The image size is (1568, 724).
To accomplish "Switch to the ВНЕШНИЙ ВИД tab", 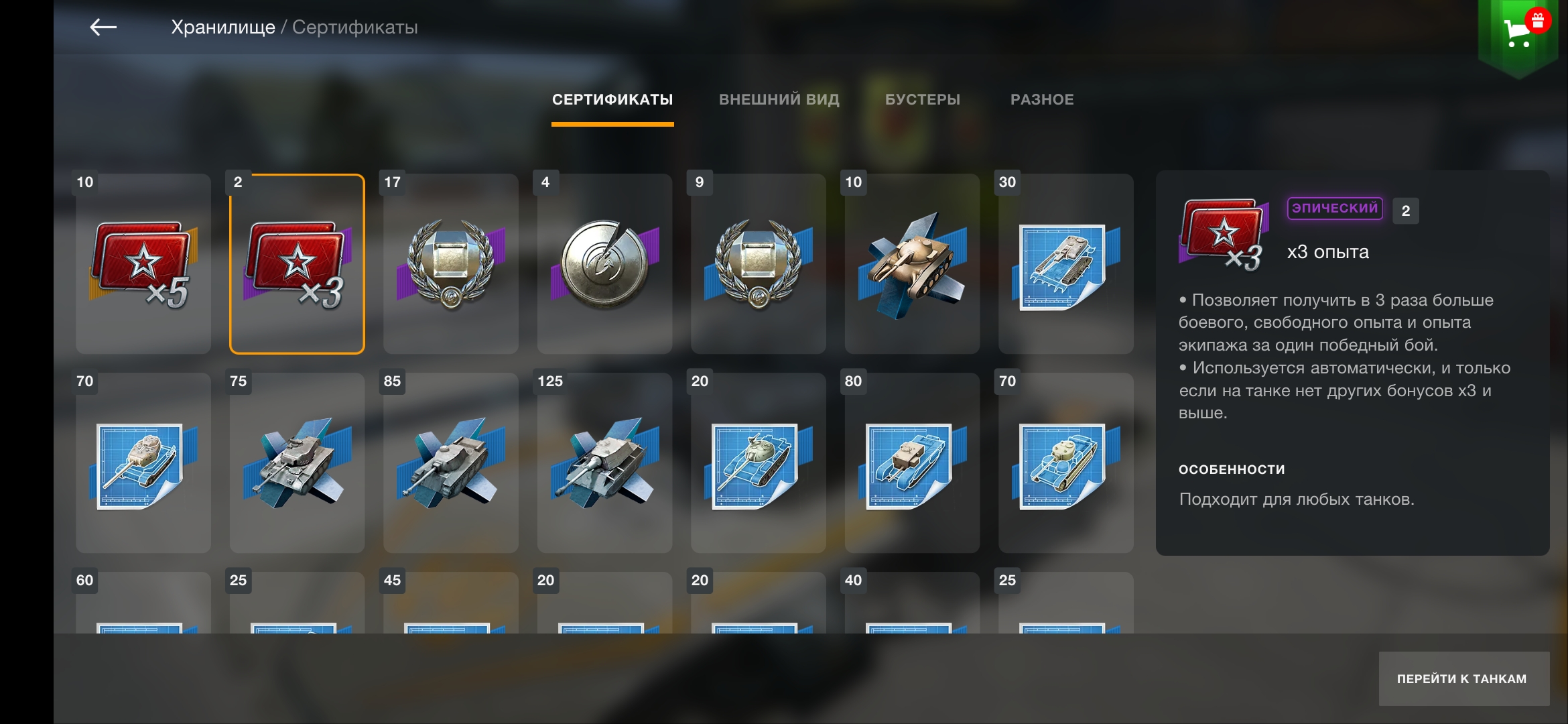I will [x=779, y=100].
